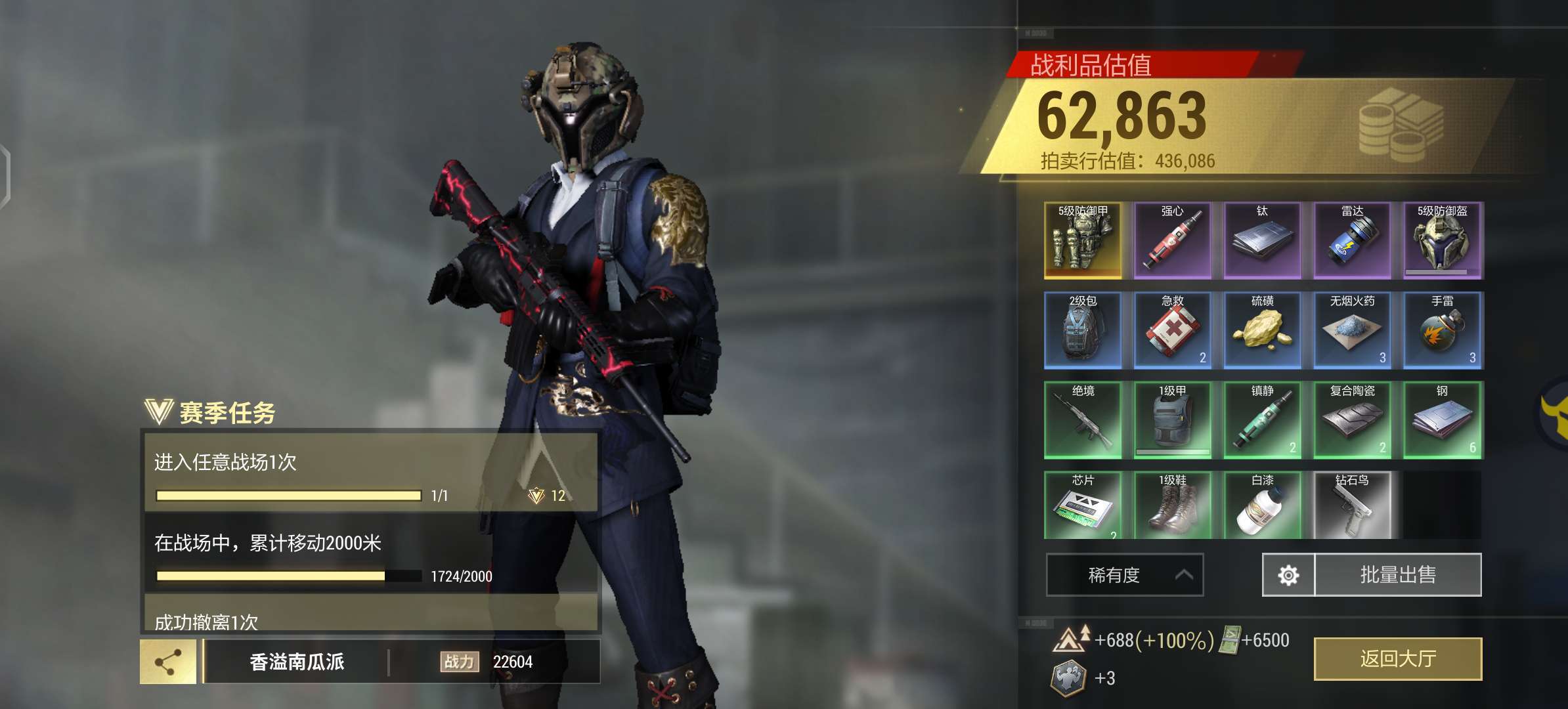Select the 硫磺 sulfur item
This screenshot has width=1568, height=709.
coord(1263,330)
